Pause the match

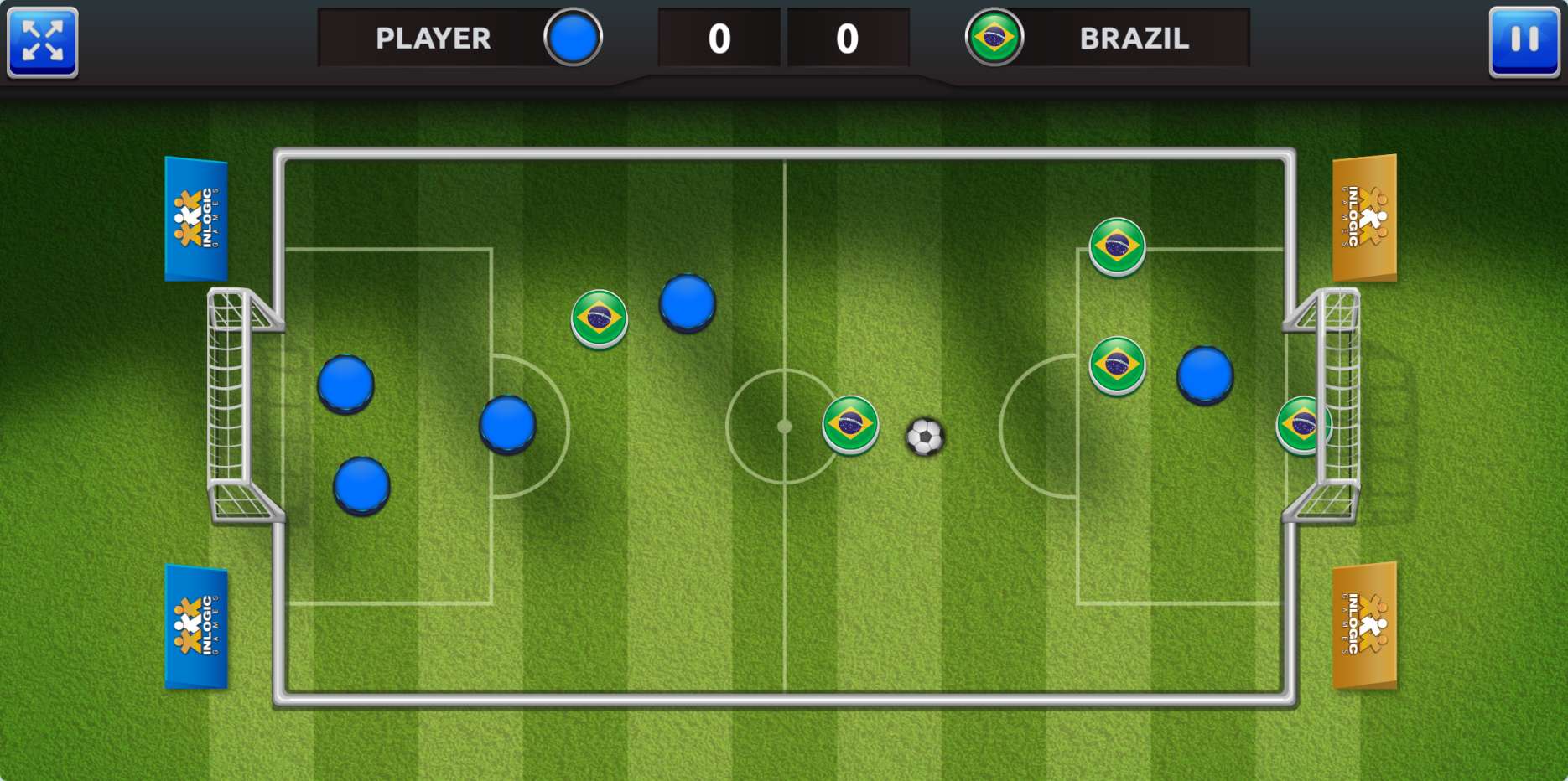point(1524,41)
